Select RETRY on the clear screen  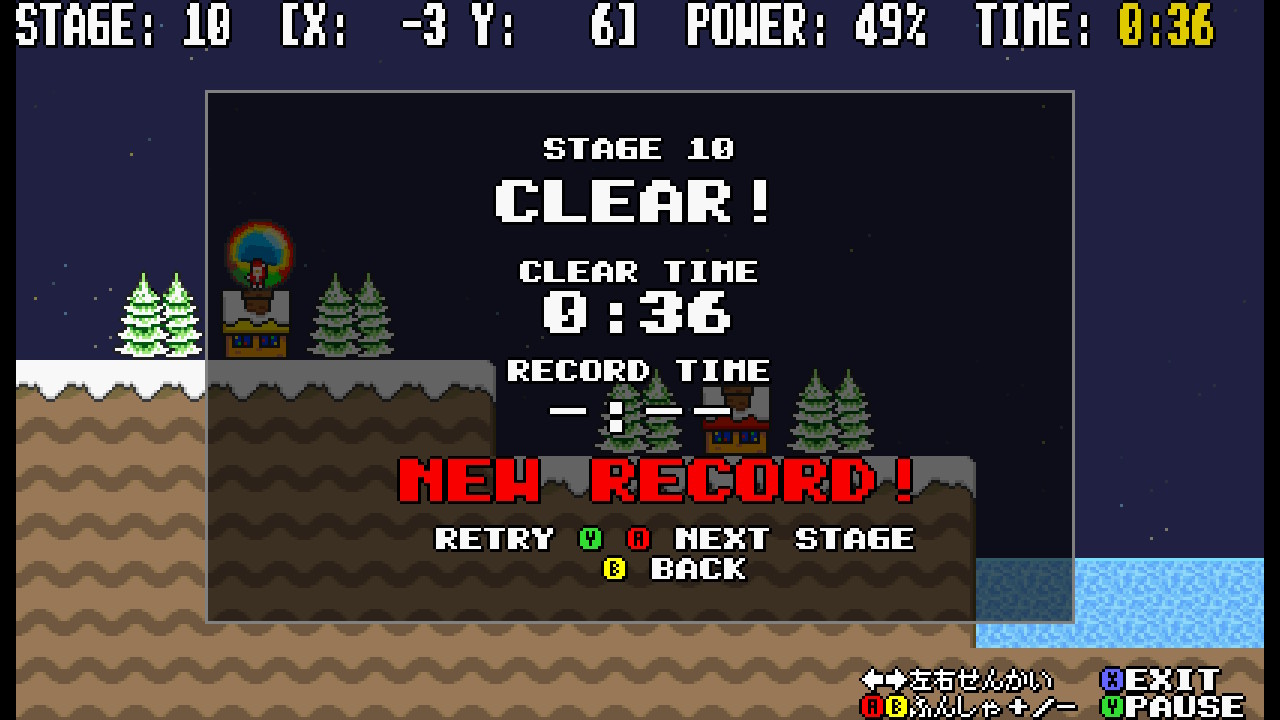coord(494,539)
